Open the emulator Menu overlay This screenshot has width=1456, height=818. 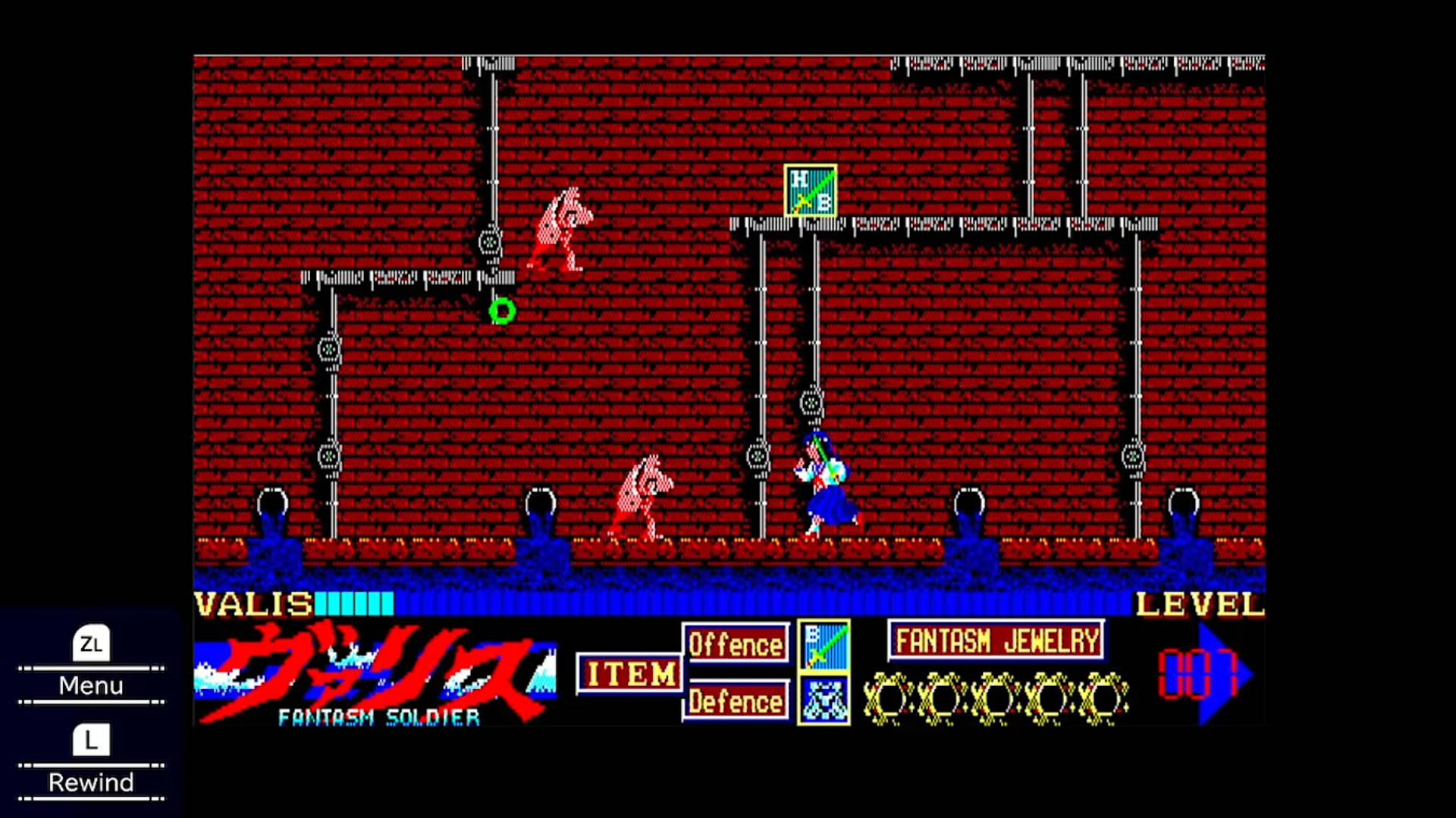tap(90, 686)
